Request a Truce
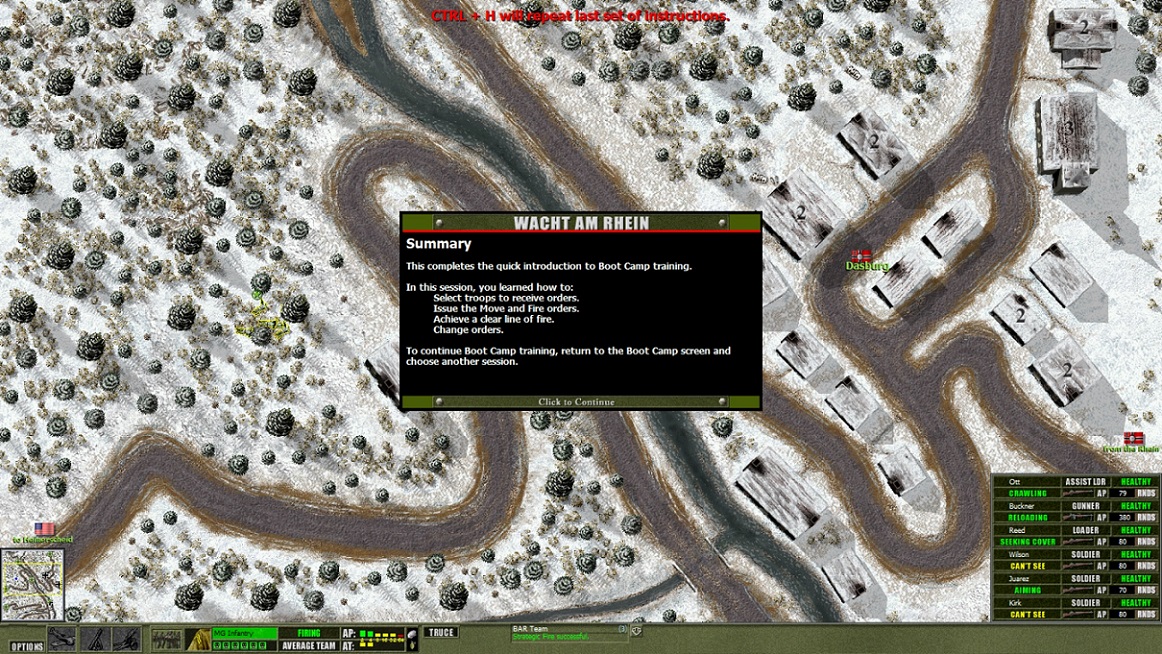Screen dimensions: 1162x654 [440, 632]
